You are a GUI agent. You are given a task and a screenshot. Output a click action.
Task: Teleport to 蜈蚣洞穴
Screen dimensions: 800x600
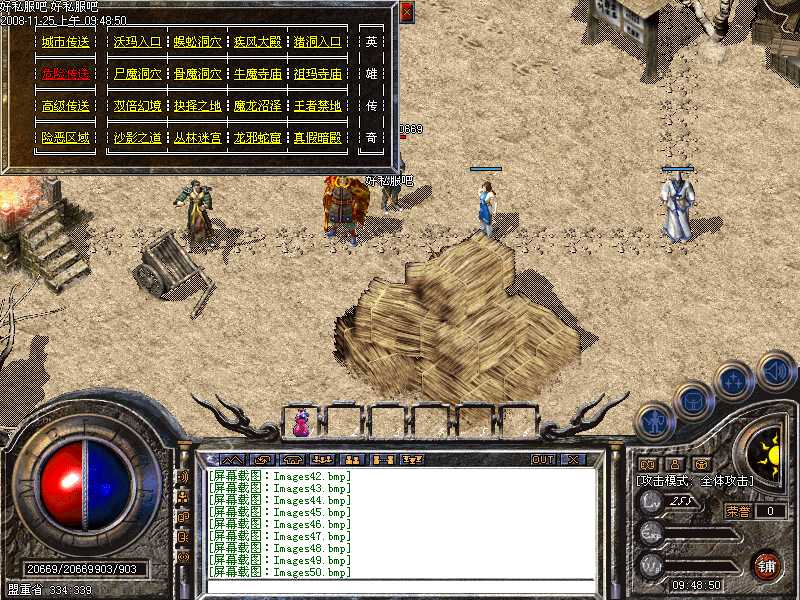pos(197,43)
